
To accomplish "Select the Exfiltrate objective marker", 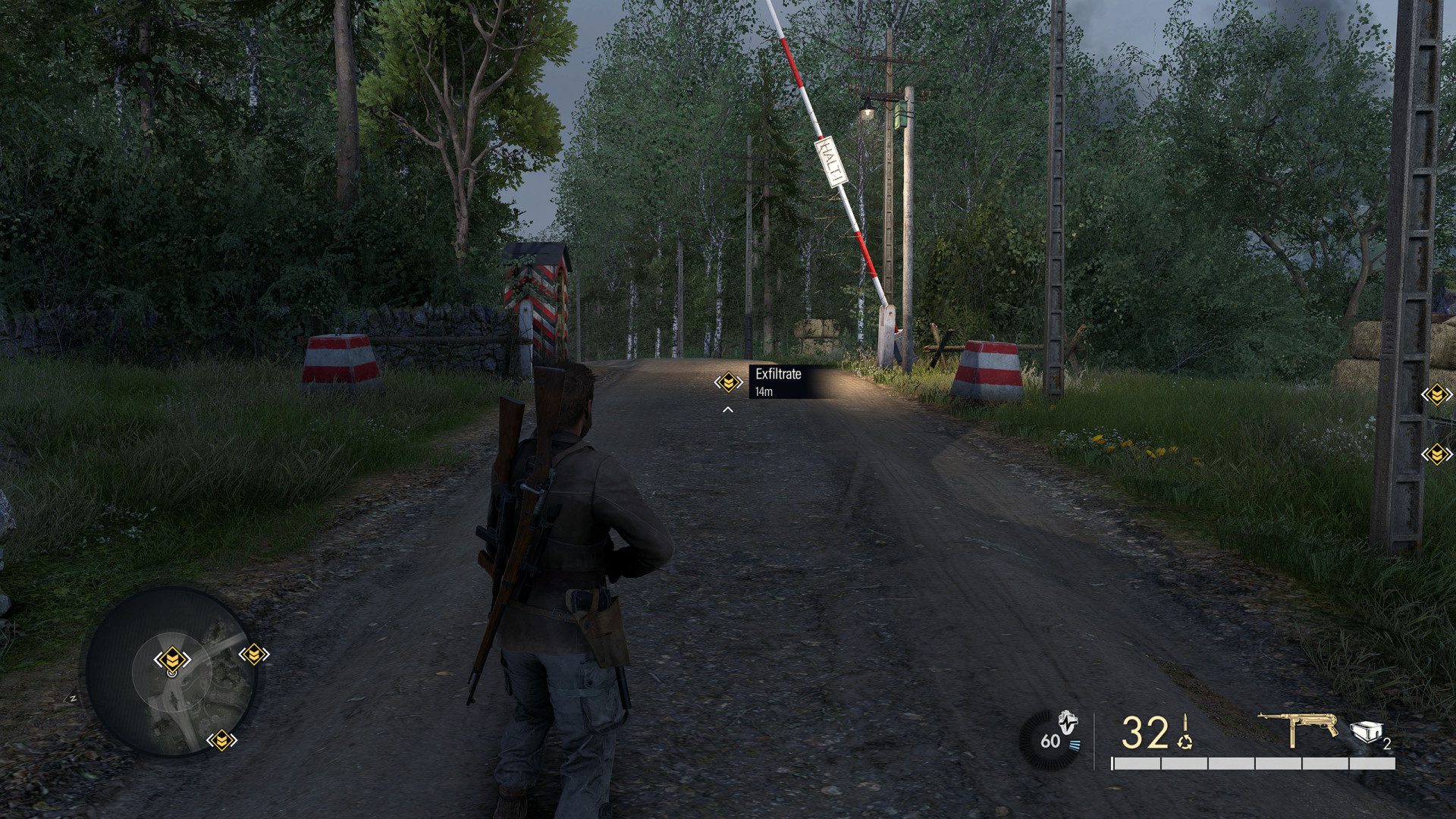I will click(728, 382).
